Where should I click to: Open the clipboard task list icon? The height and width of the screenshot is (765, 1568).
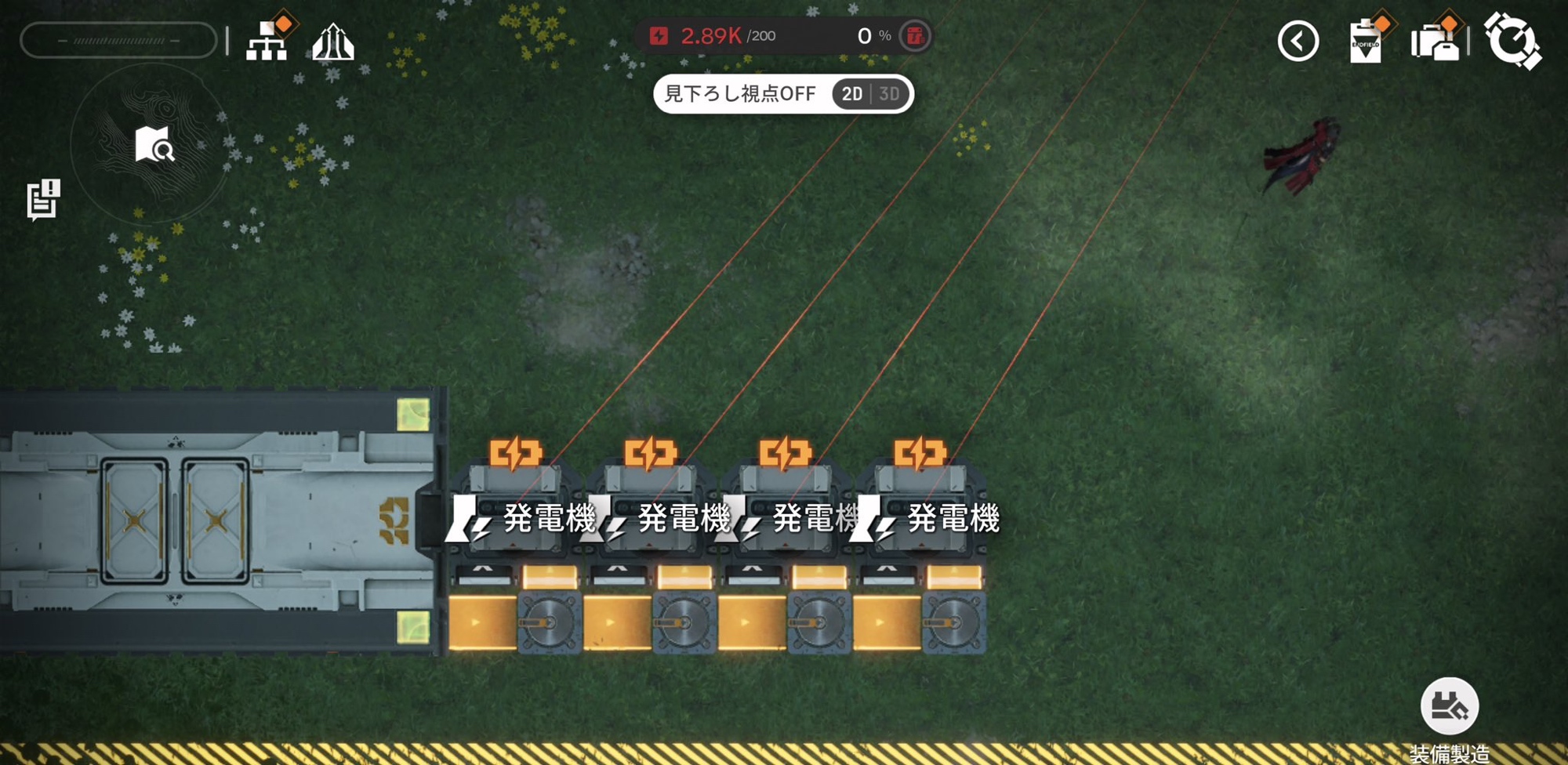[x=1365, y=42]
